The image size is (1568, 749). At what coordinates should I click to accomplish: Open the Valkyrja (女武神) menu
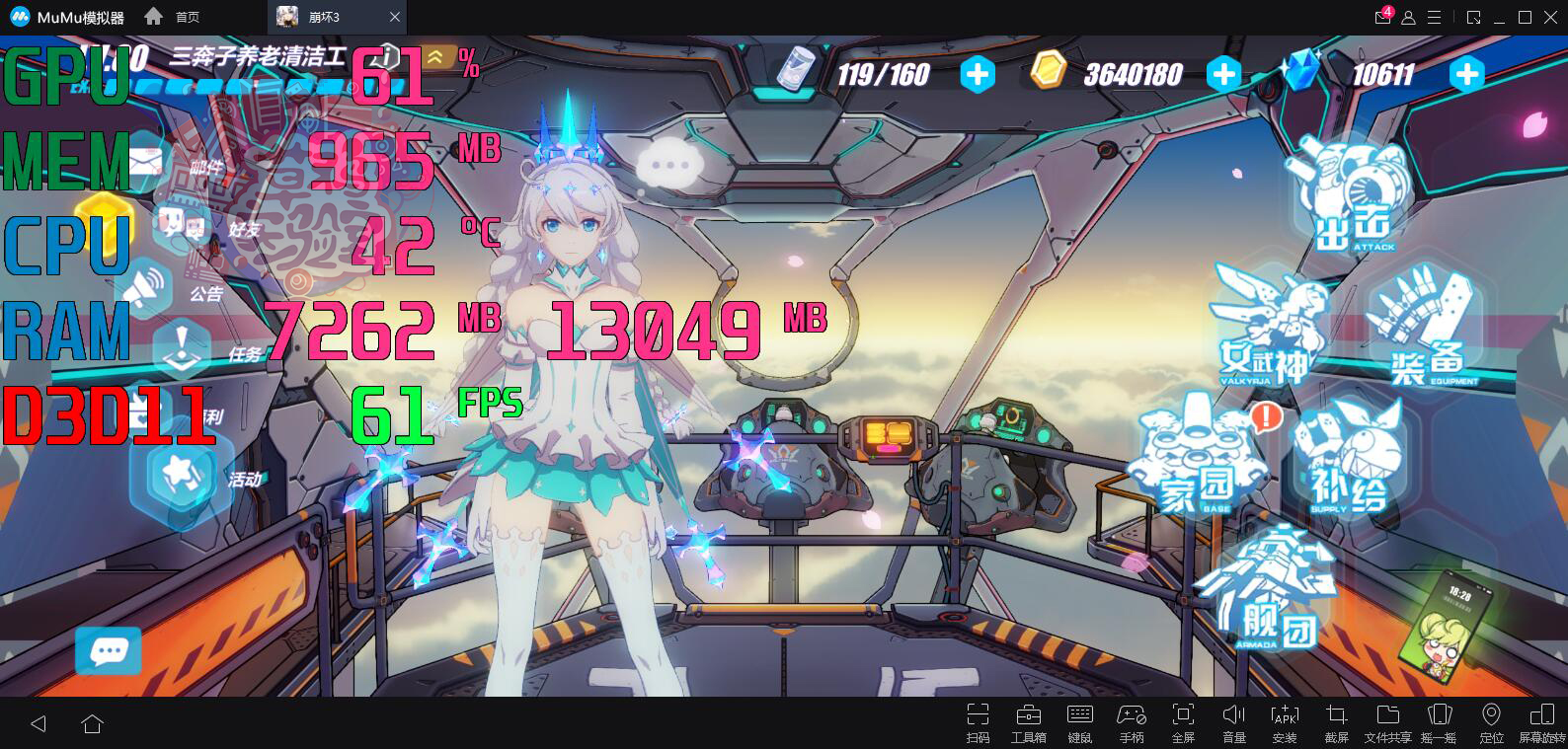pos(1269,326)
